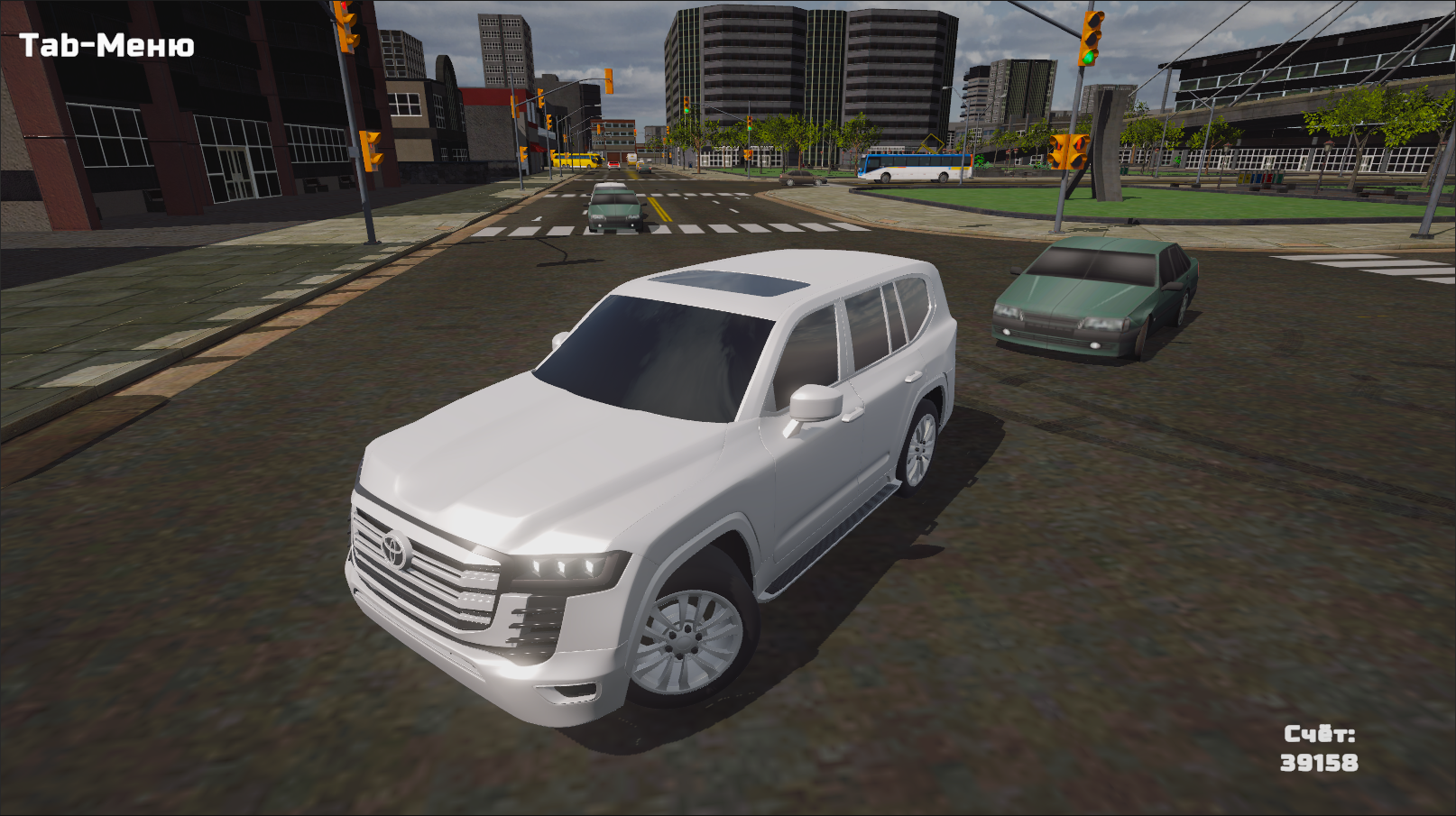
Task: Click the red traffic light above the dark building
Action: pyautogui.click(x=344, y=7)
